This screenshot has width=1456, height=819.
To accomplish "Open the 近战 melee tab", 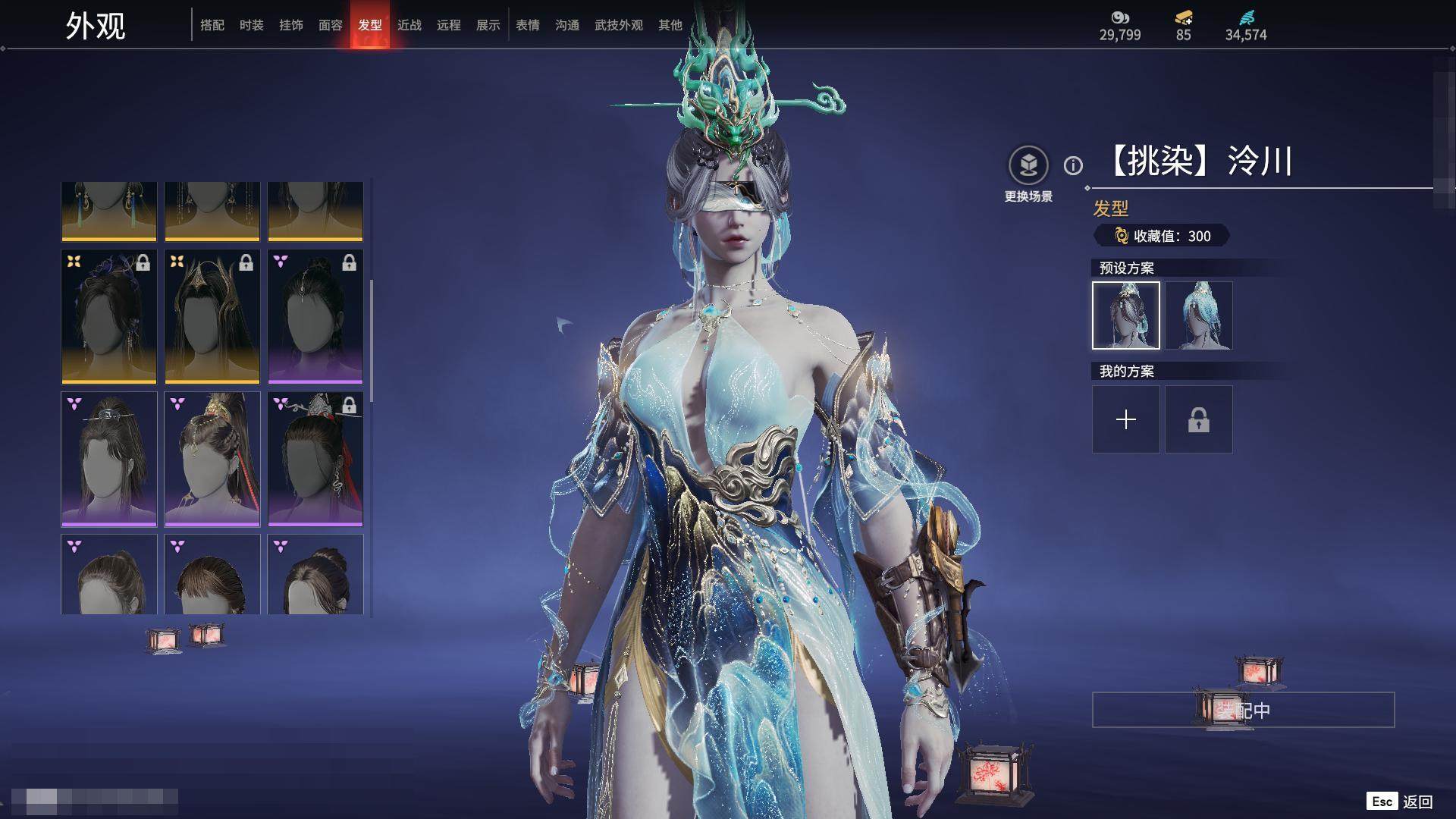I will point(409,25).
